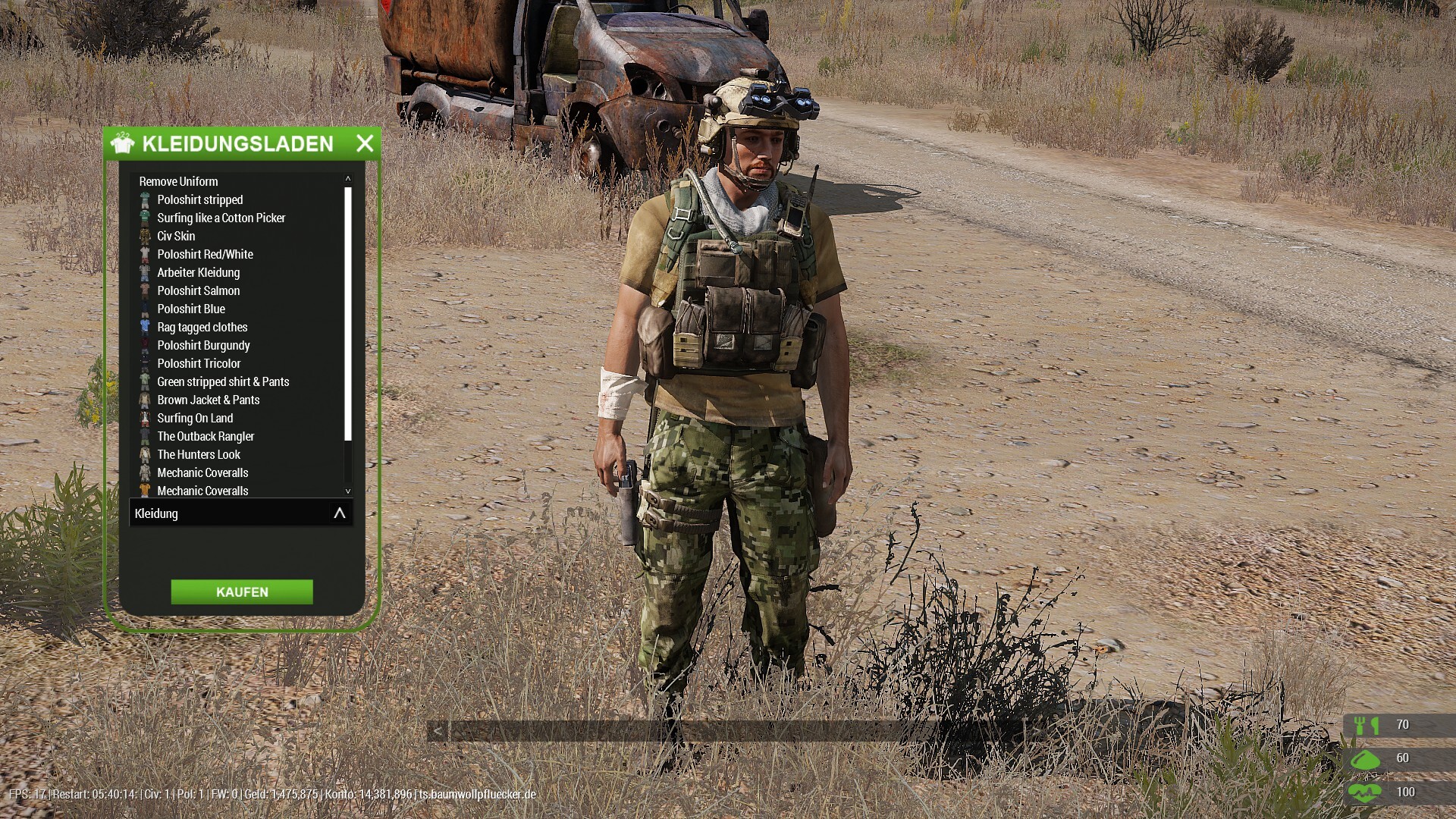The height and width of the screenshot is (819, 1456).
Task: Buy the selected clothing with Kaufen
Action: [242, 592]
